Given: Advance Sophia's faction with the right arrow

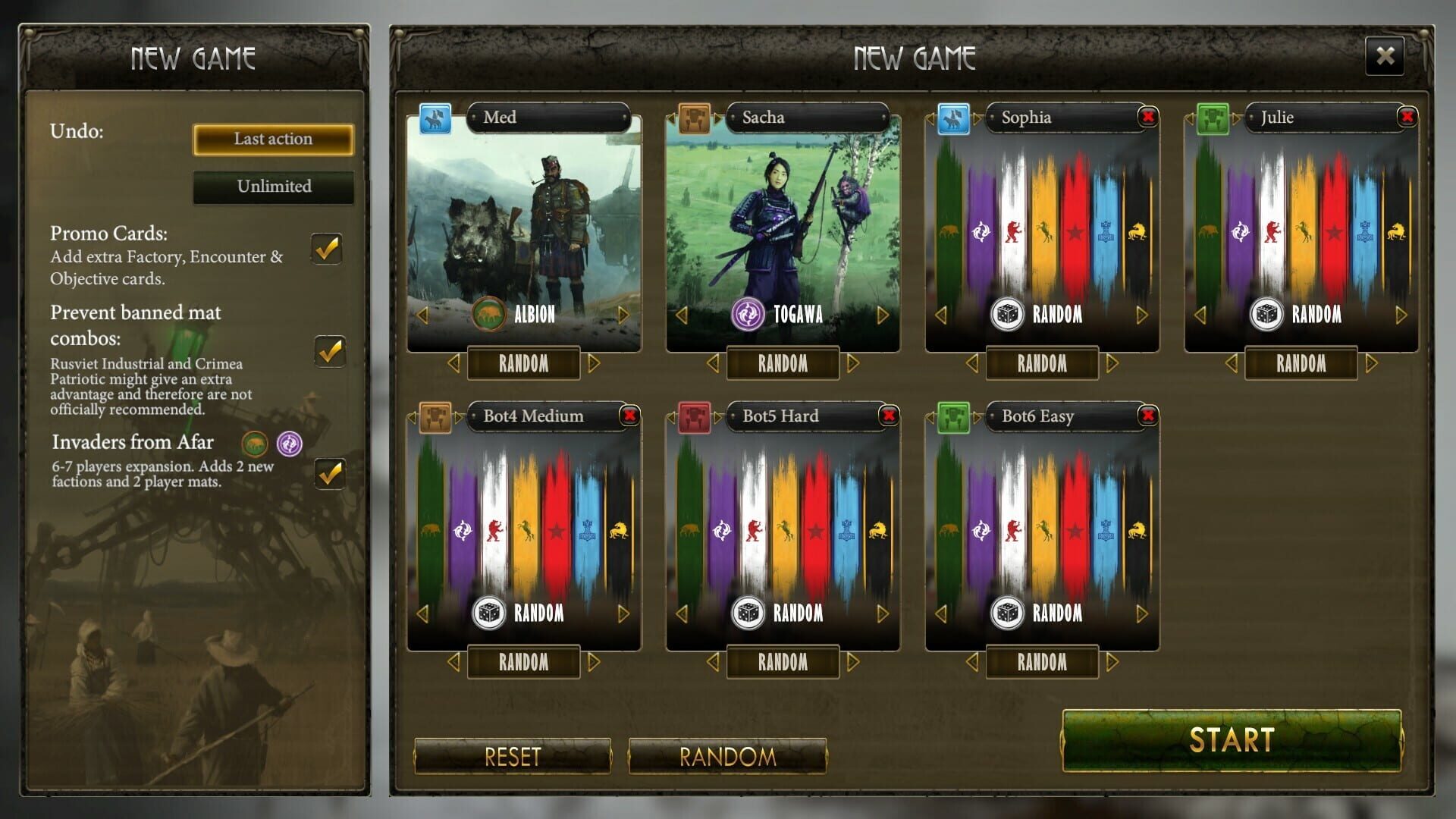Looking at the screenshot, I should (x=1141, y=315).
